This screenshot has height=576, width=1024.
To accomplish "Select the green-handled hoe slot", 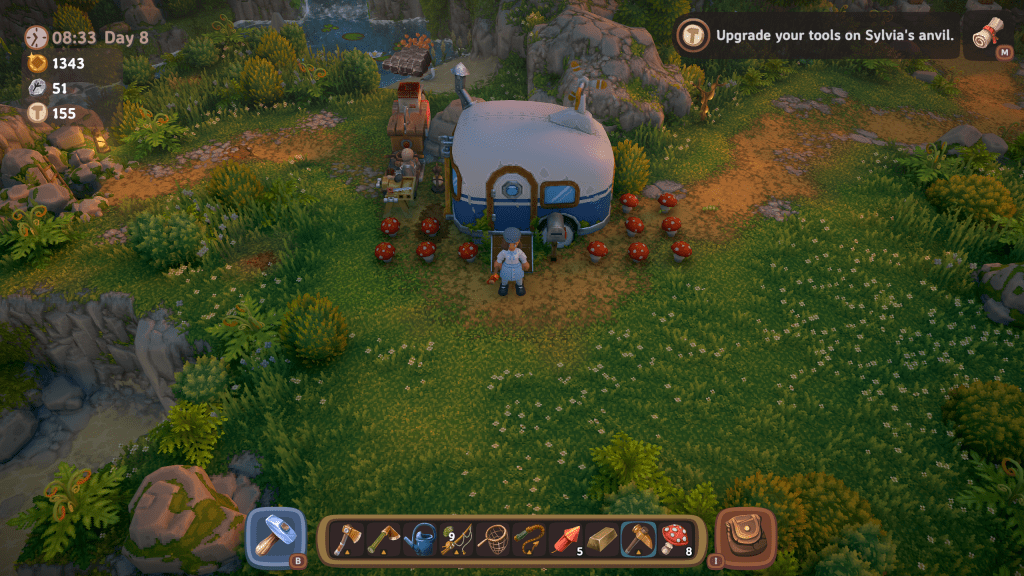I will [x=384, y=540].
